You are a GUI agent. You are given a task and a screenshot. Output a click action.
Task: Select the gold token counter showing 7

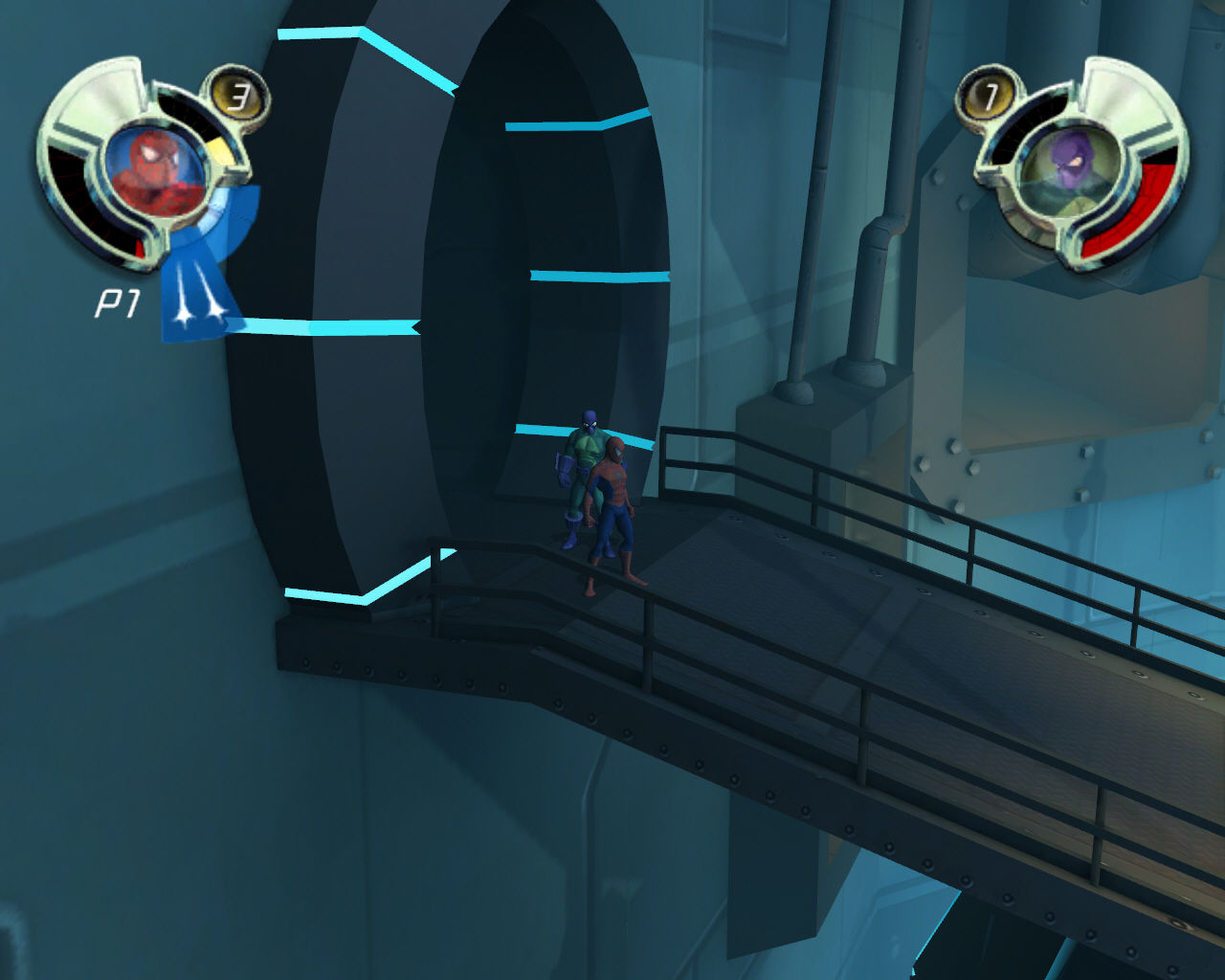[x=991, y=95]
